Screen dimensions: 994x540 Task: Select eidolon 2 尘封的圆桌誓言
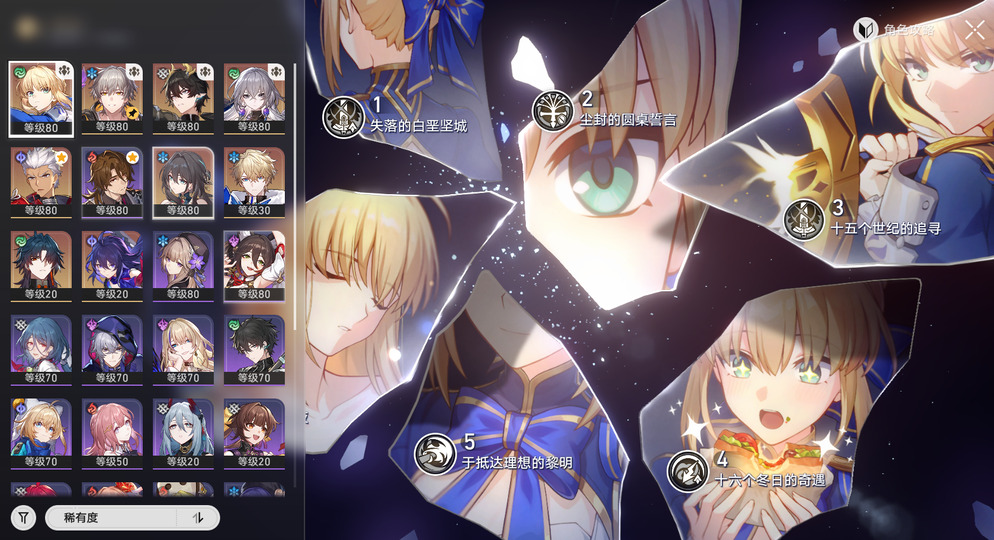point(550,110)
